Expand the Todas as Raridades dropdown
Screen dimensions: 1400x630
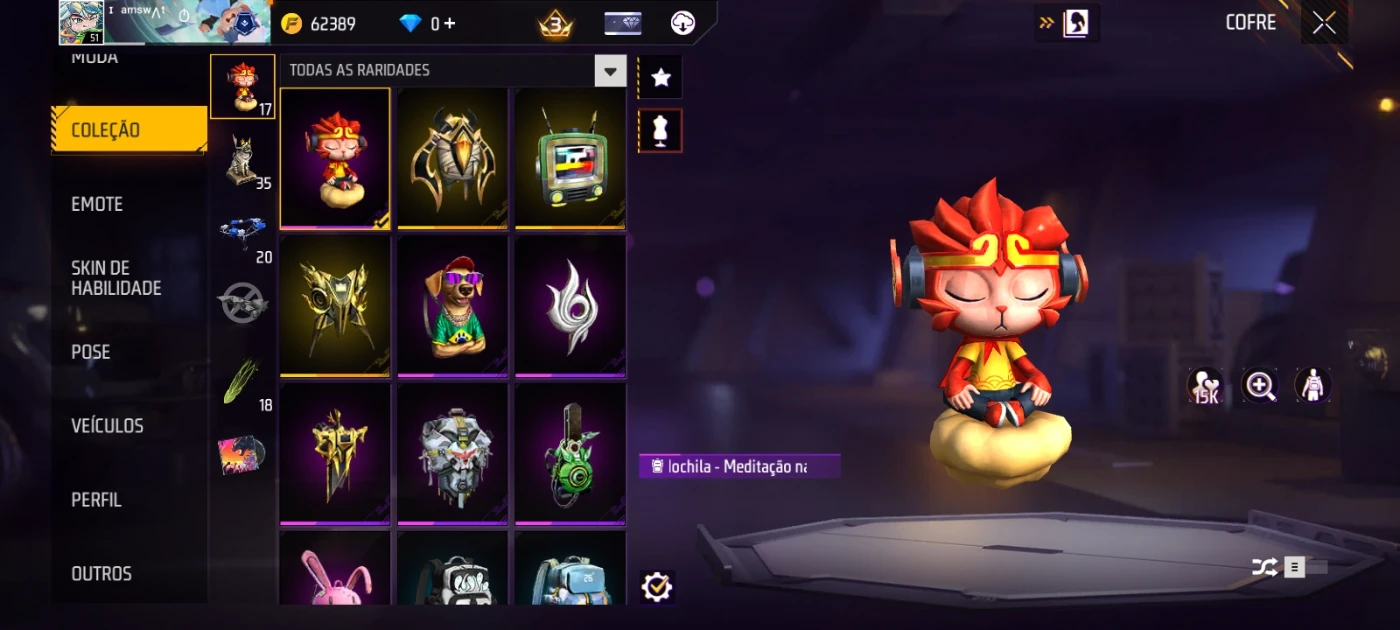(610, 71)
